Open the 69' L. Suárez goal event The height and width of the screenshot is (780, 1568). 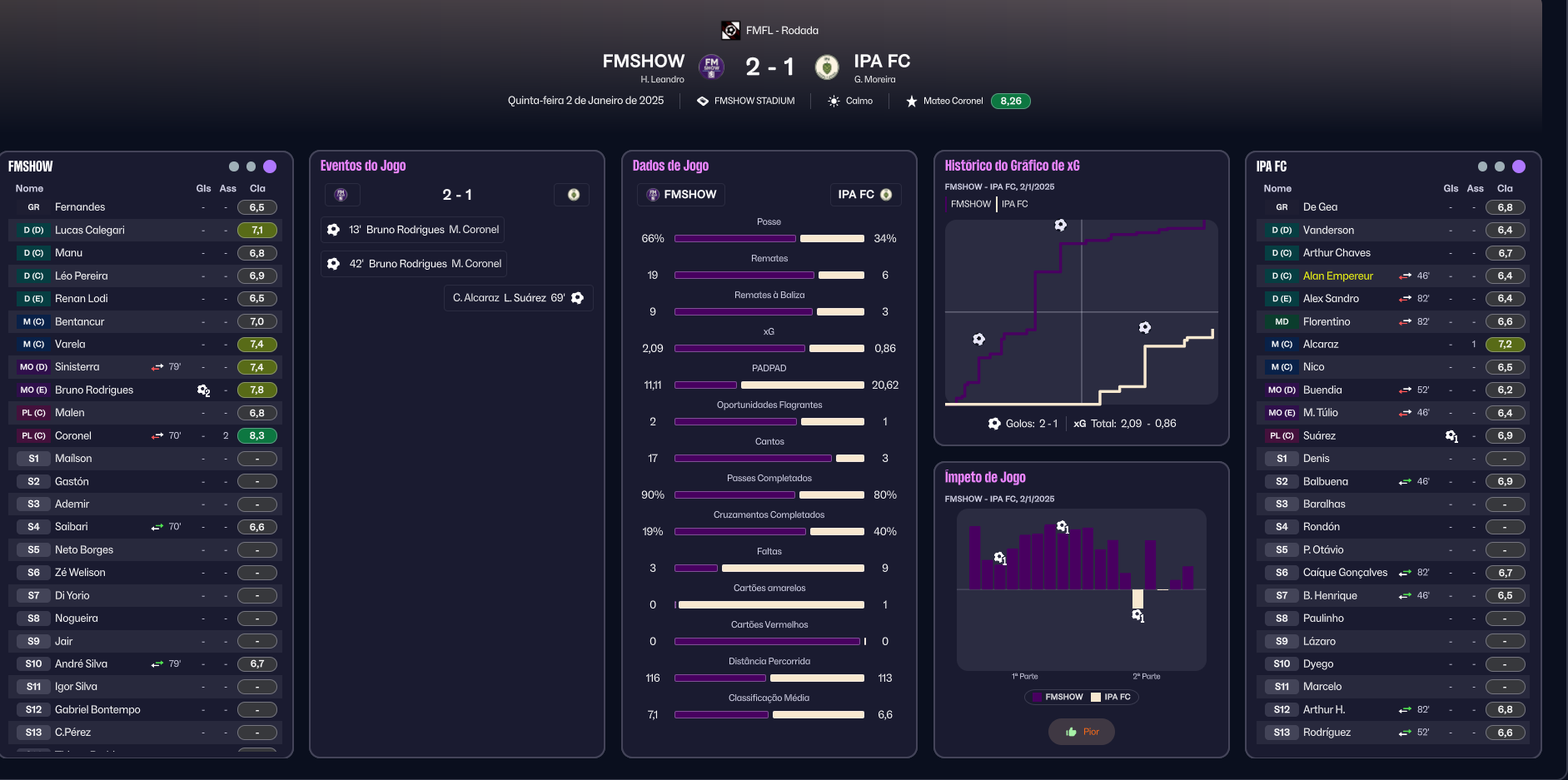[x=518, y=298]
